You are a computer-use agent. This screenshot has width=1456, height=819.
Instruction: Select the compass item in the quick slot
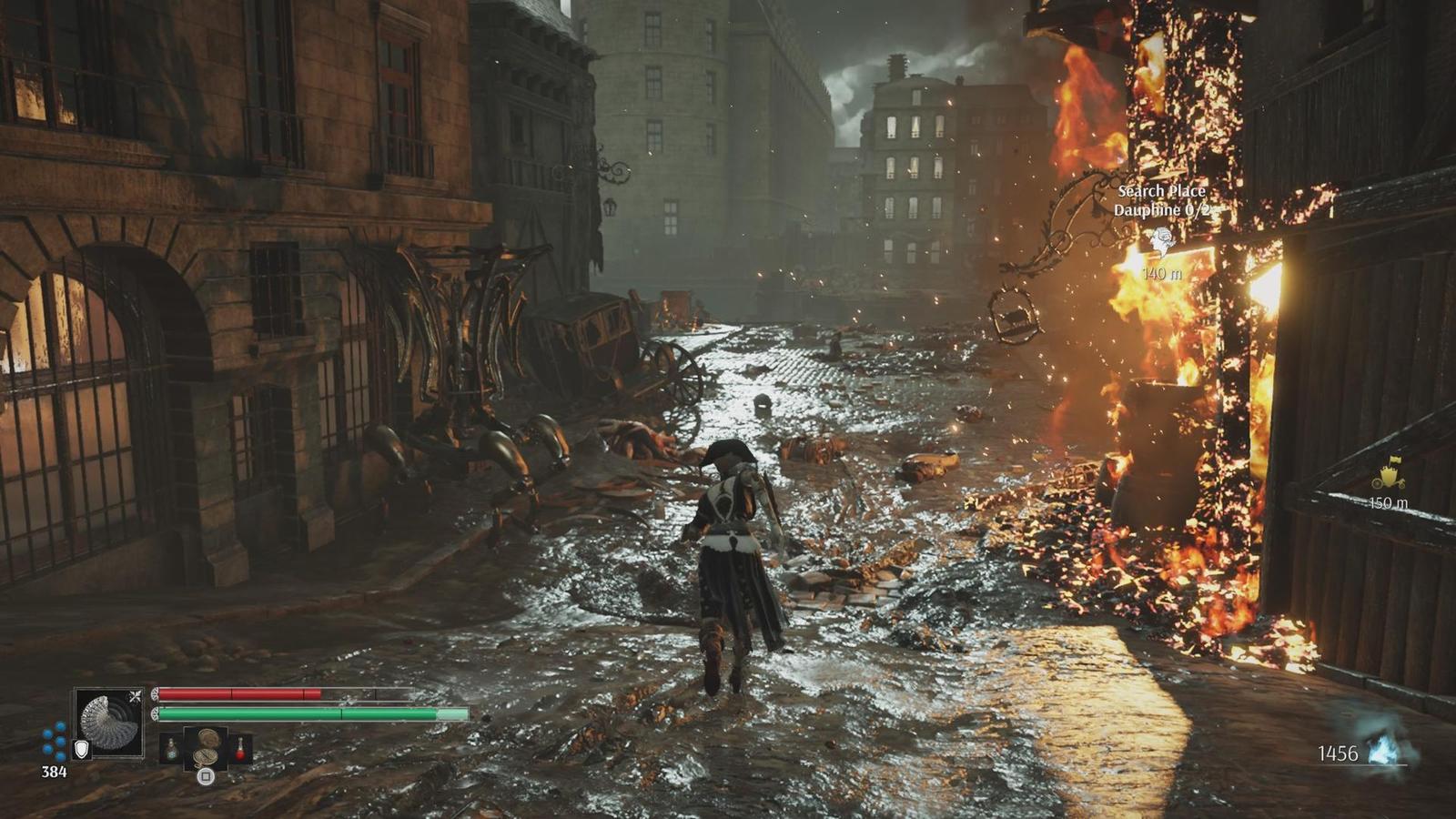207,747
